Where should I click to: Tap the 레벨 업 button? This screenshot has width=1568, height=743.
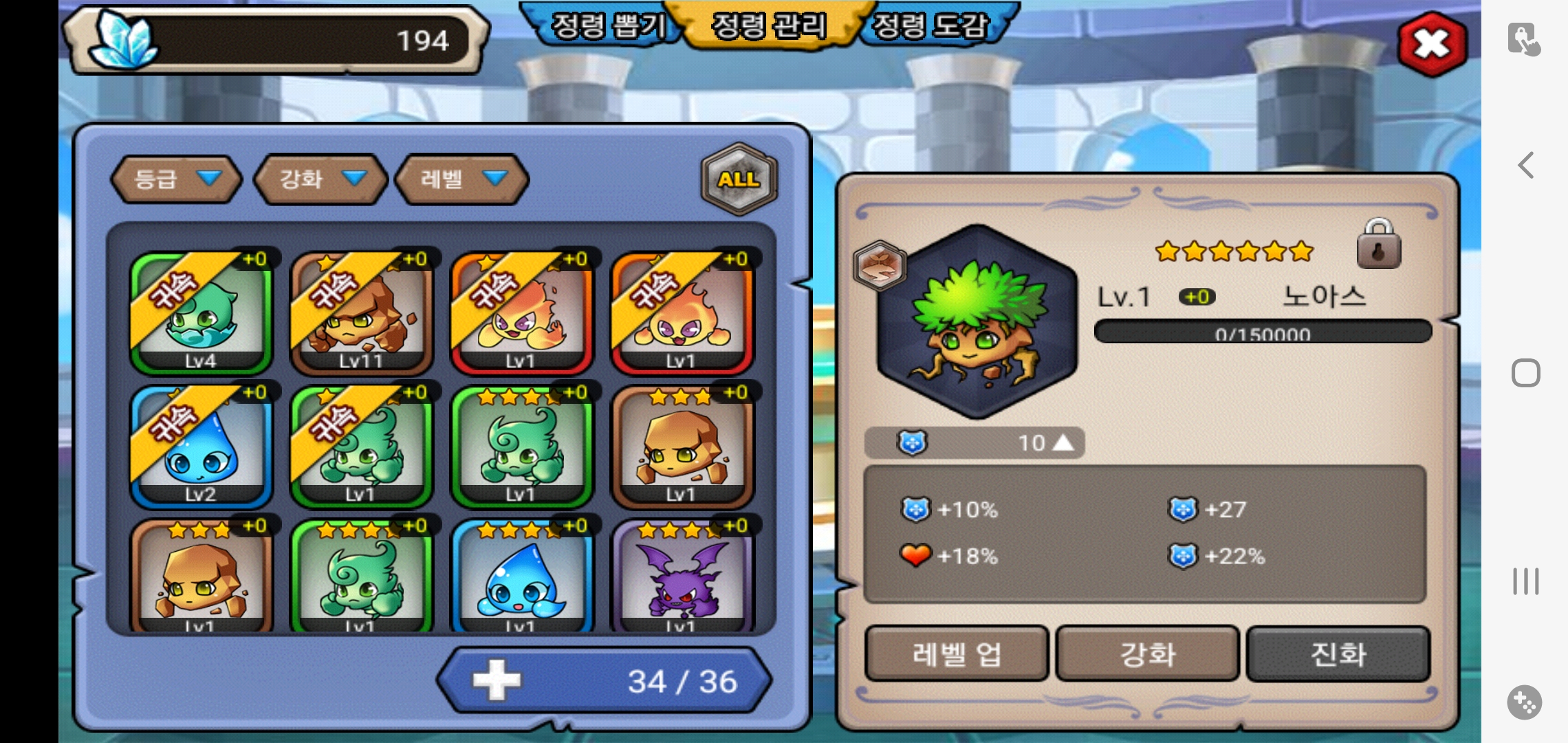click(956, 654)
